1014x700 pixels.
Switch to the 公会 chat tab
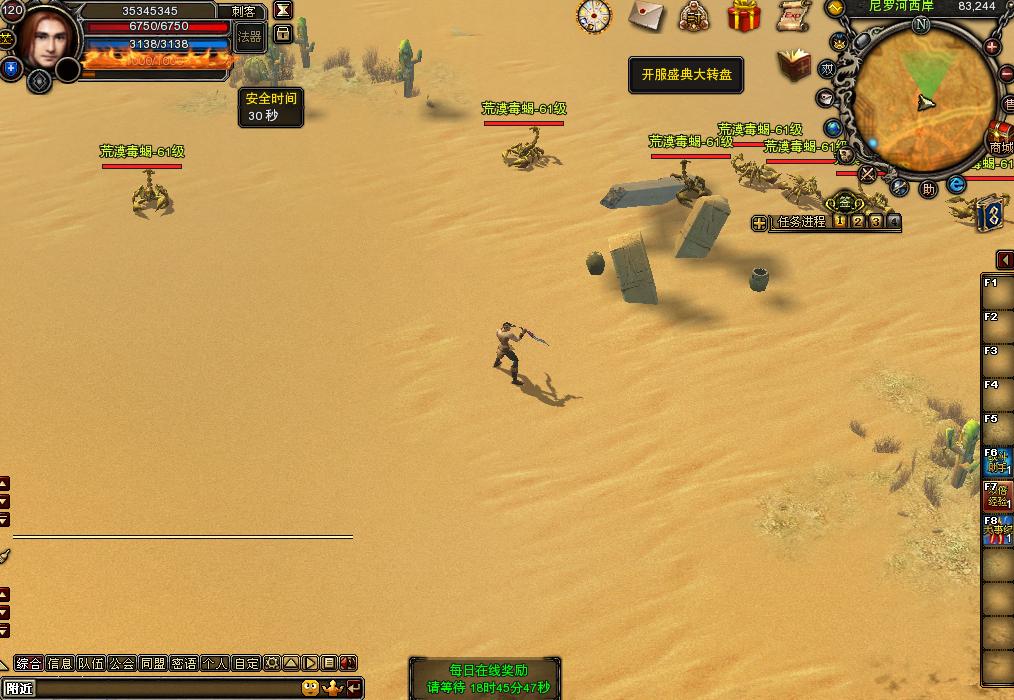[x=122, y=663]
